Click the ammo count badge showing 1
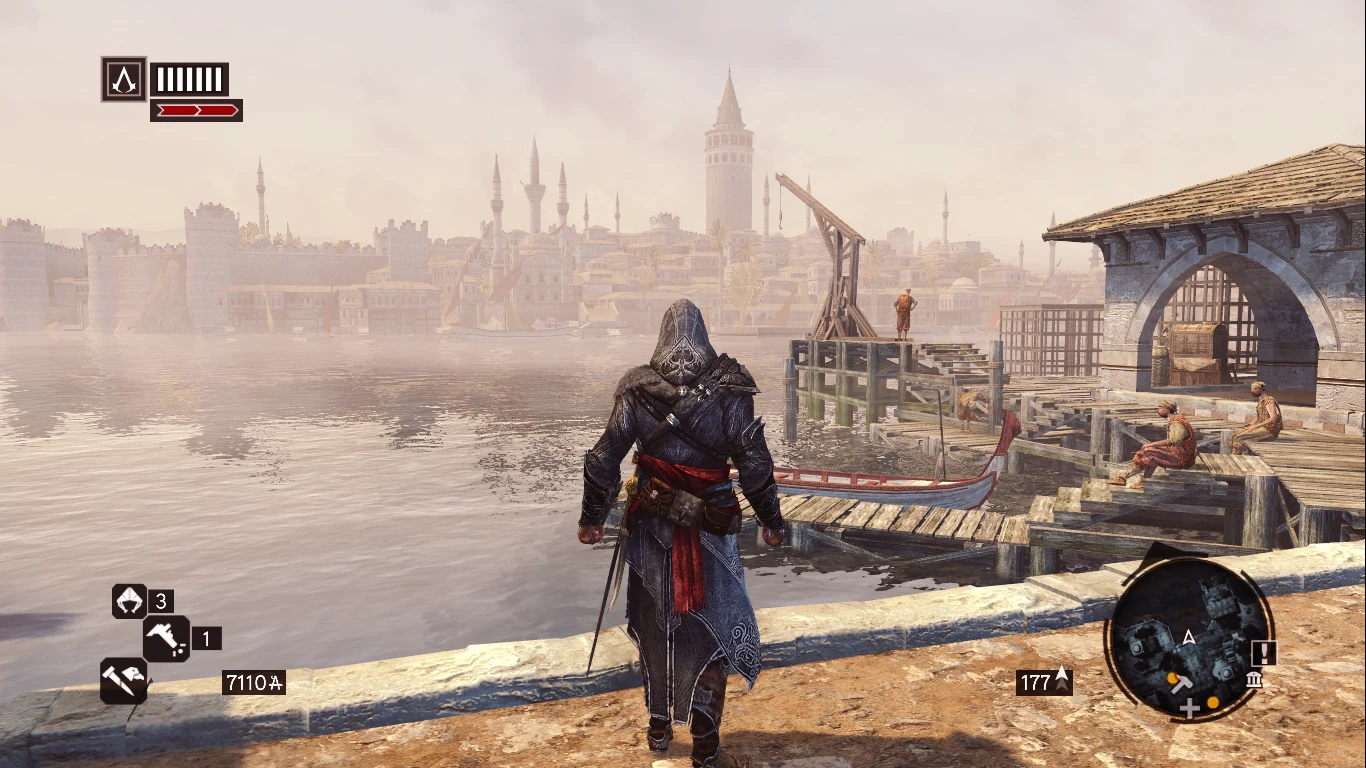The height and width of the screenshot is (768, 1366). [x=207, y=638]
